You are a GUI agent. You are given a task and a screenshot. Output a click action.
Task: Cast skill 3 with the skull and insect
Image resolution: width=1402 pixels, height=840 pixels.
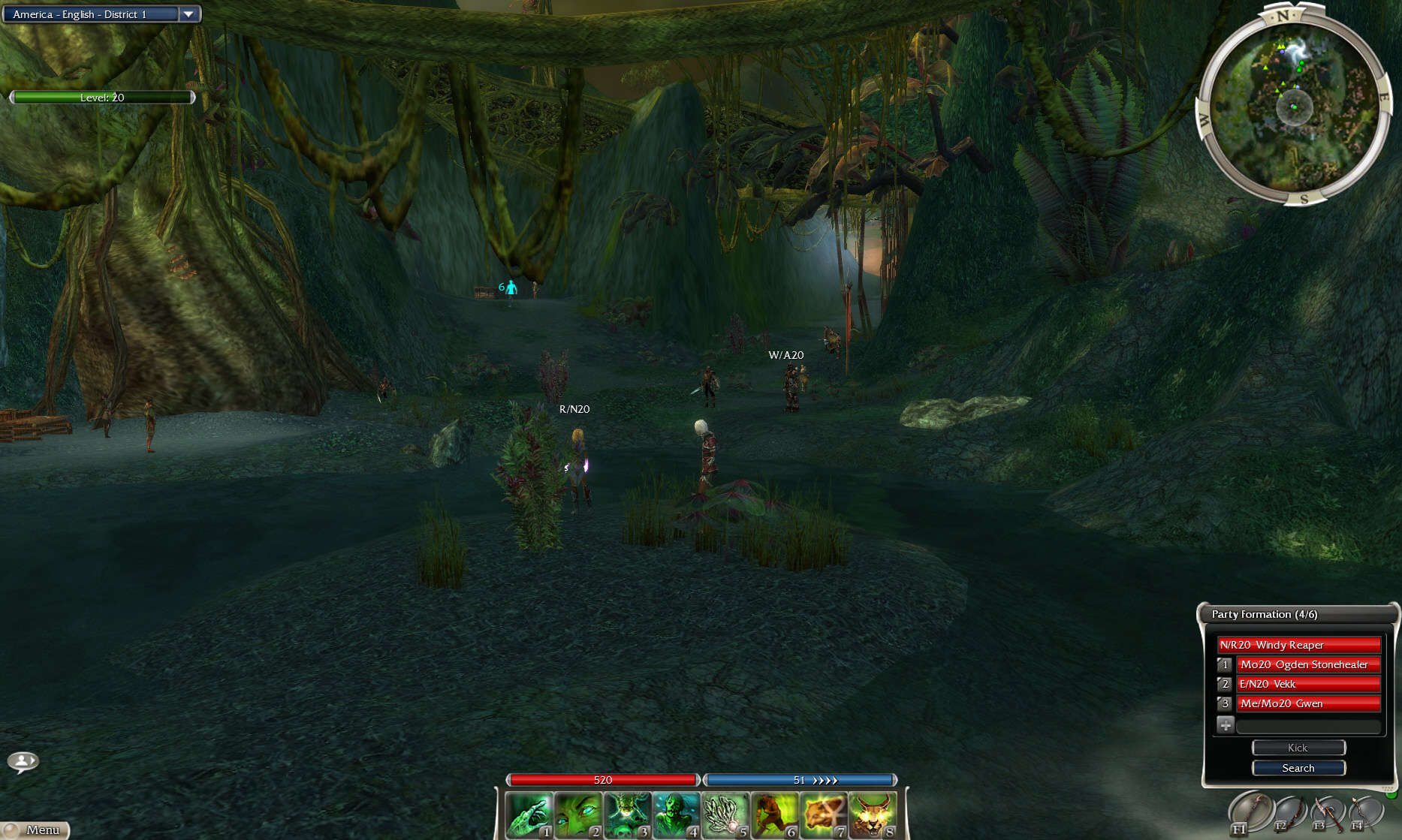pos(627,815)
